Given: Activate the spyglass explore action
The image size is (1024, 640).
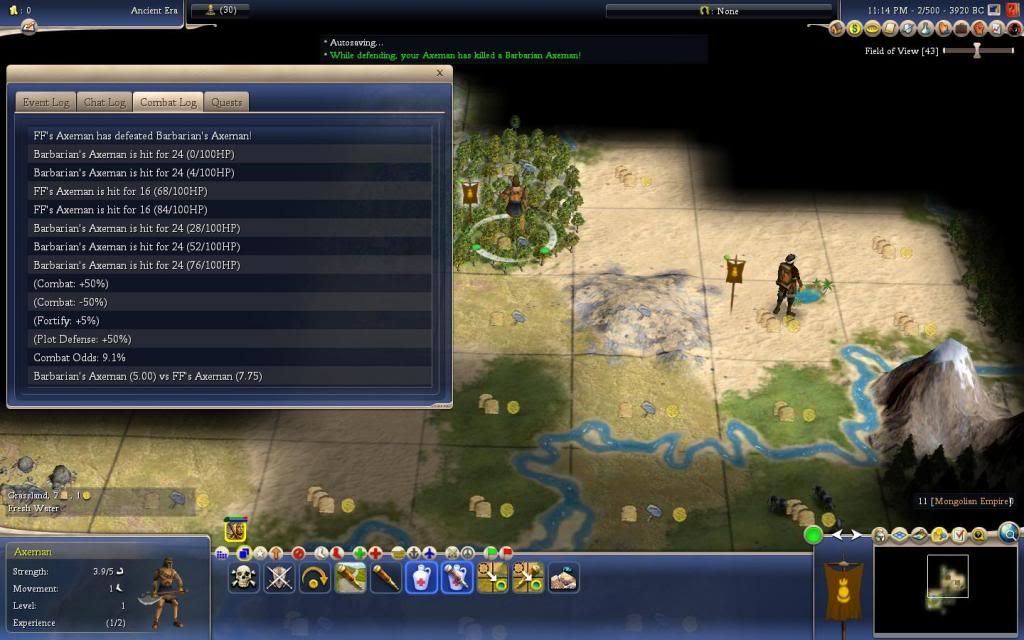Looking at the screenshot, I should coord(386,578).
